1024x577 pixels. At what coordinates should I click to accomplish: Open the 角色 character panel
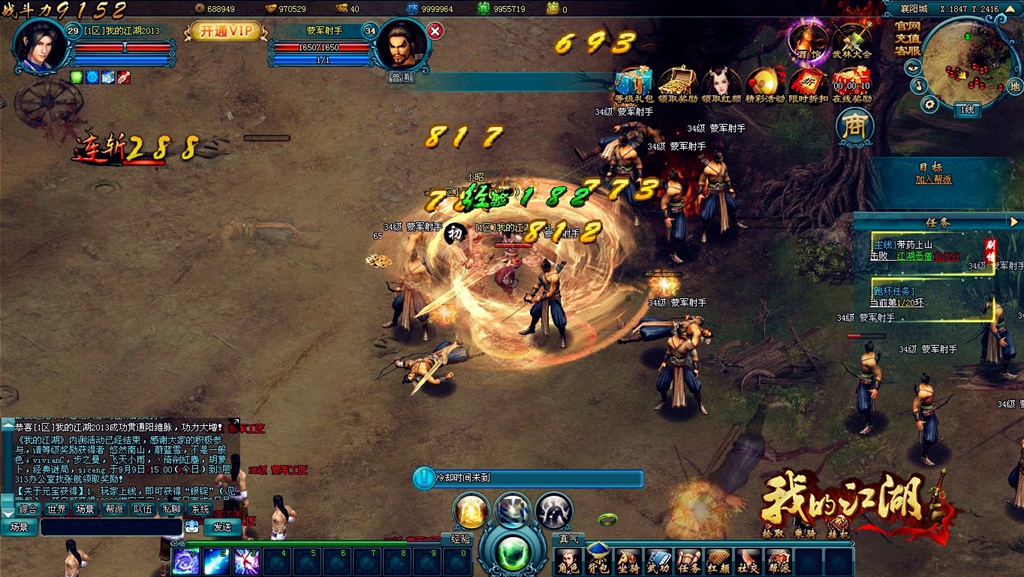coord(567,561)
